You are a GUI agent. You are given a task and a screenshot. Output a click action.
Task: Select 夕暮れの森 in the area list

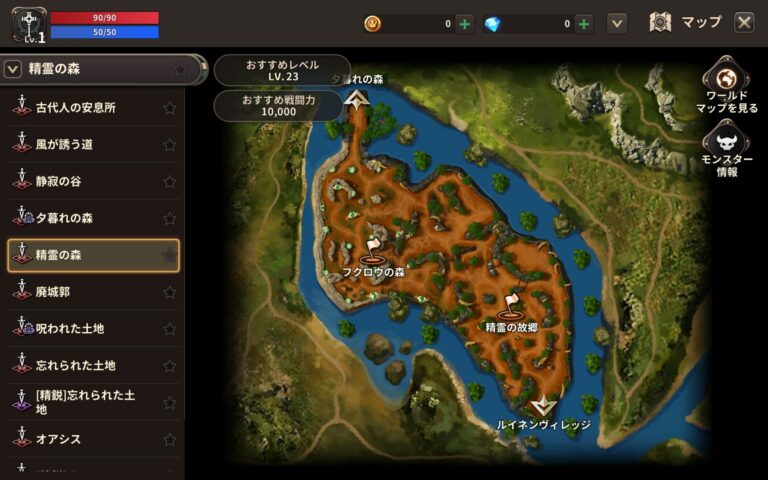pyautogui.click(x=64, y=218)
